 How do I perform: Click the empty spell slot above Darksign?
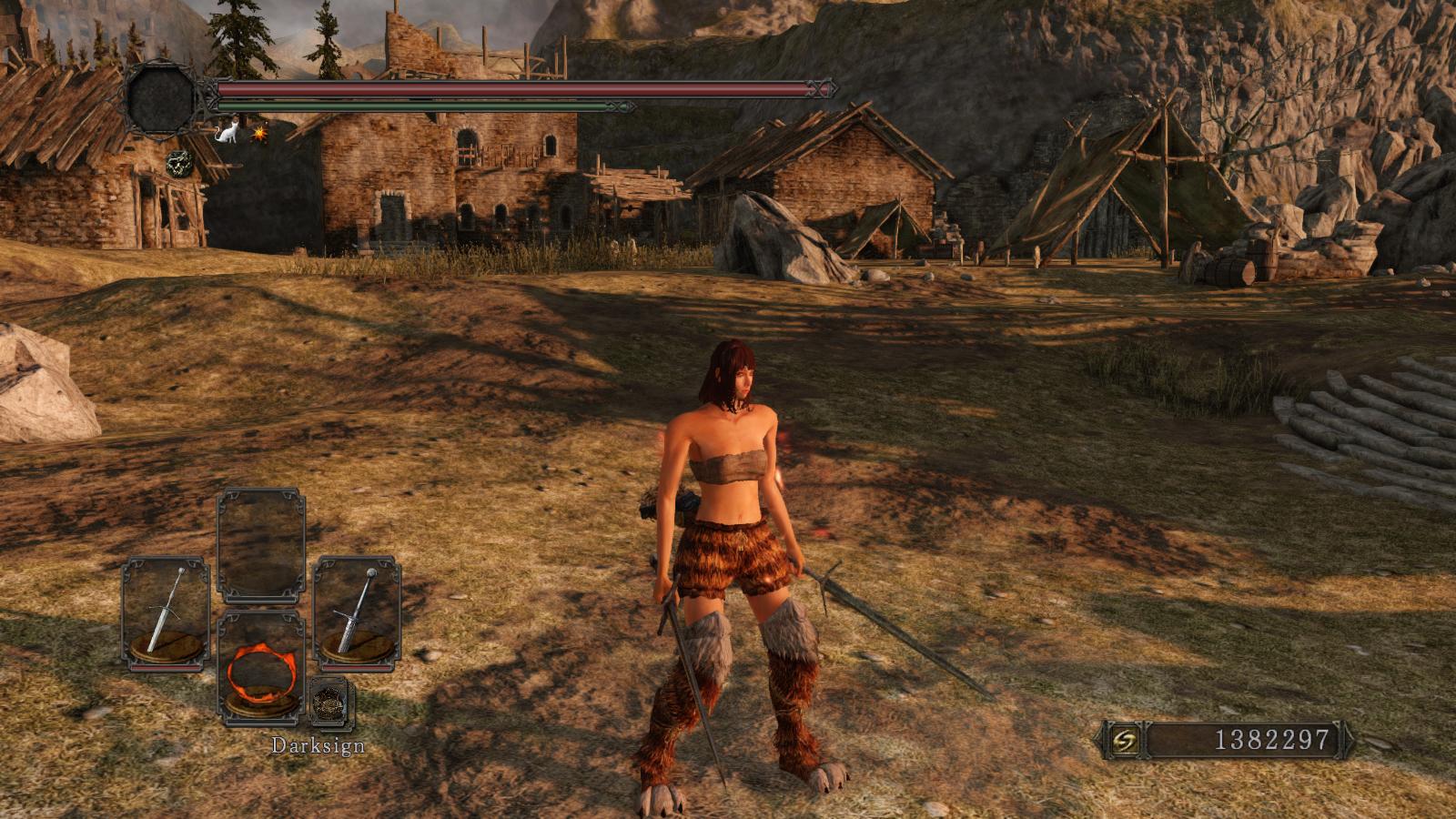tap(261, 546)
